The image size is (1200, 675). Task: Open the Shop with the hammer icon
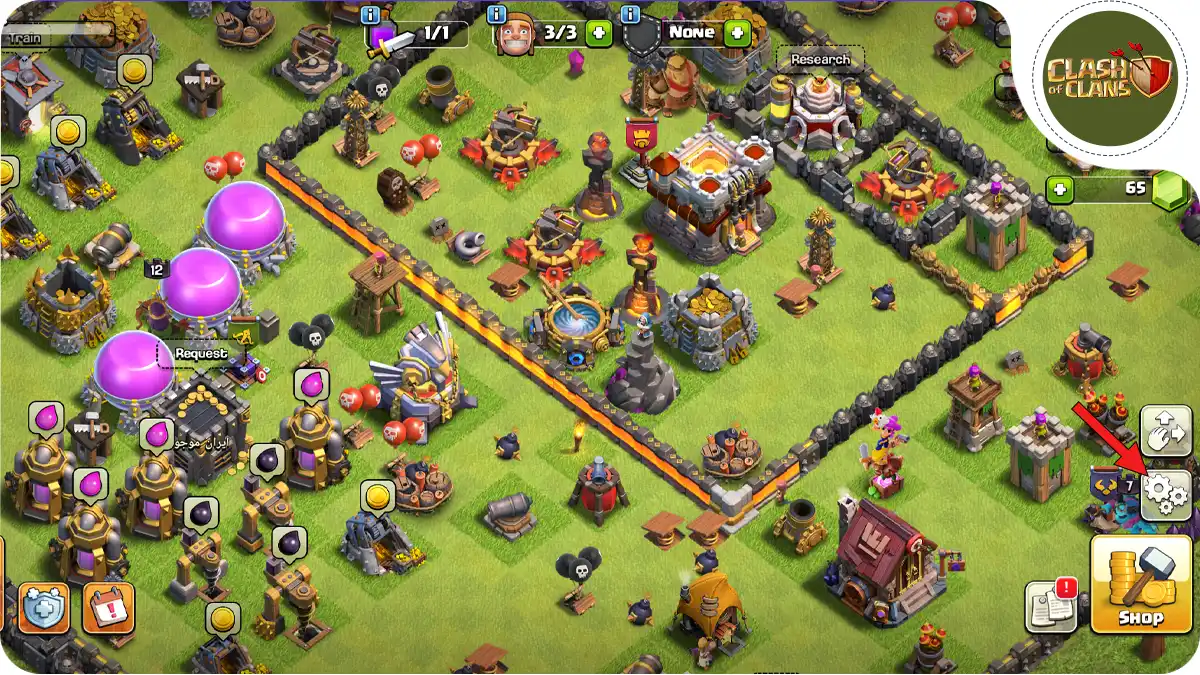[1140, 584]
